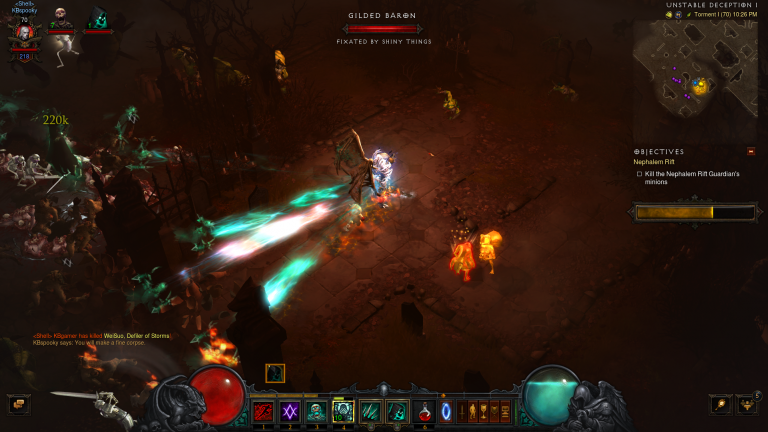The width and height of the screenshot is (768, 432).
Task: Use the highlighted skill in slot 4
Action: tap(344, 410)
